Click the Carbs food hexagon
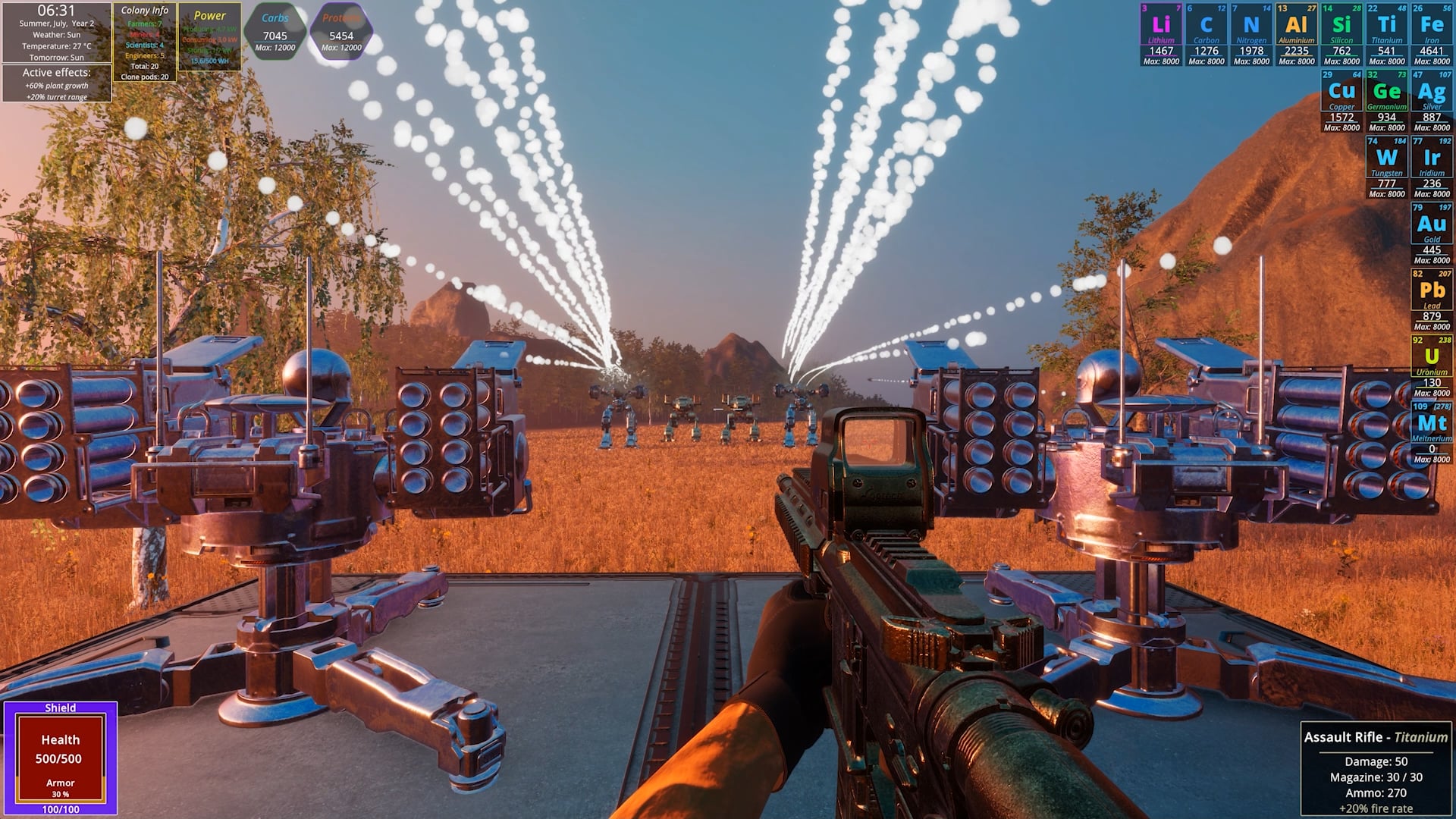 tap(275, 32)
